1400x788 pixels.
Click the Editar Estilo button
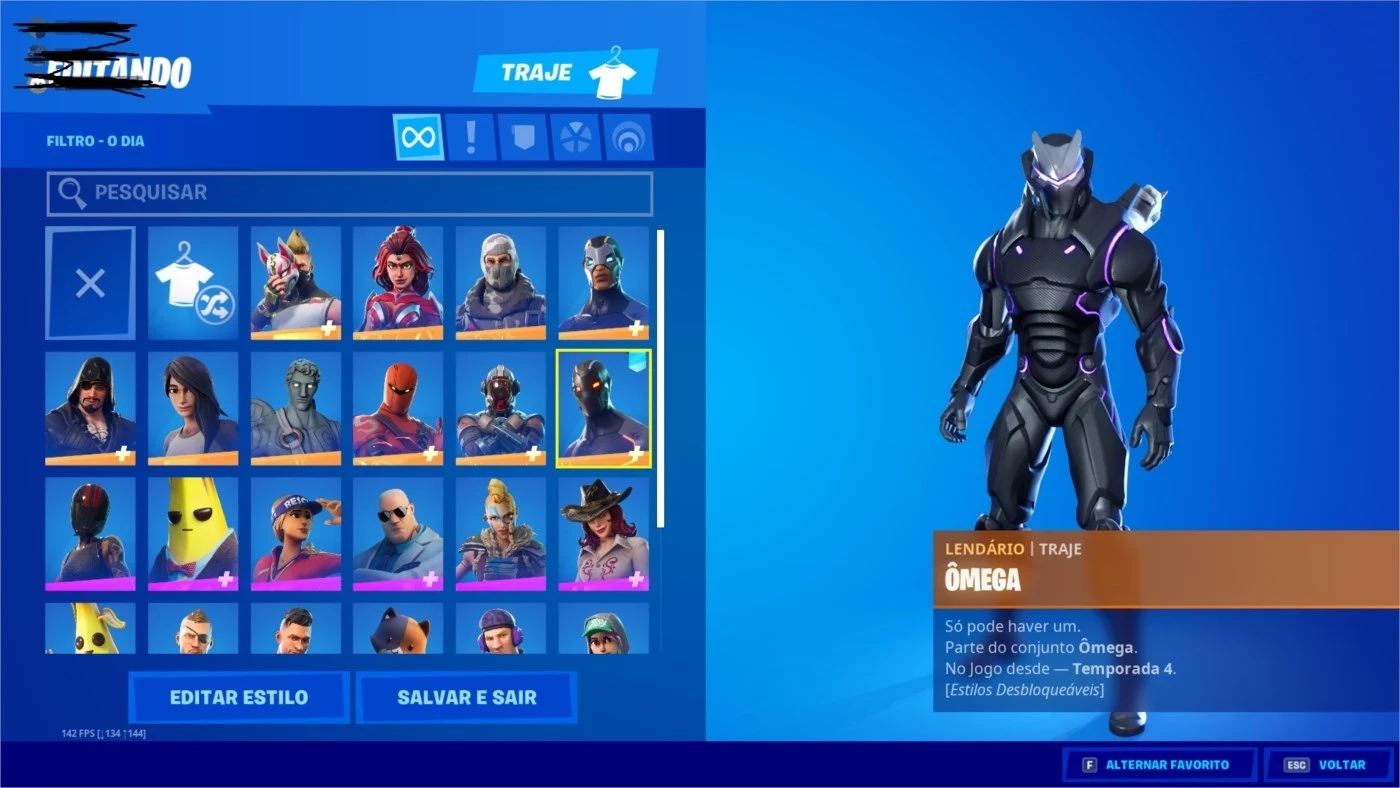click(x=238, y=697)
